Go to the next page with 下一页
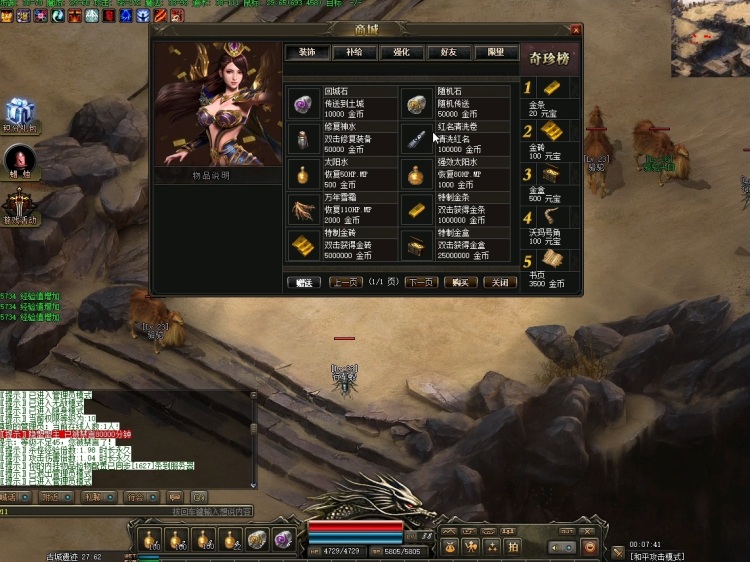 [x=422, y=283]
